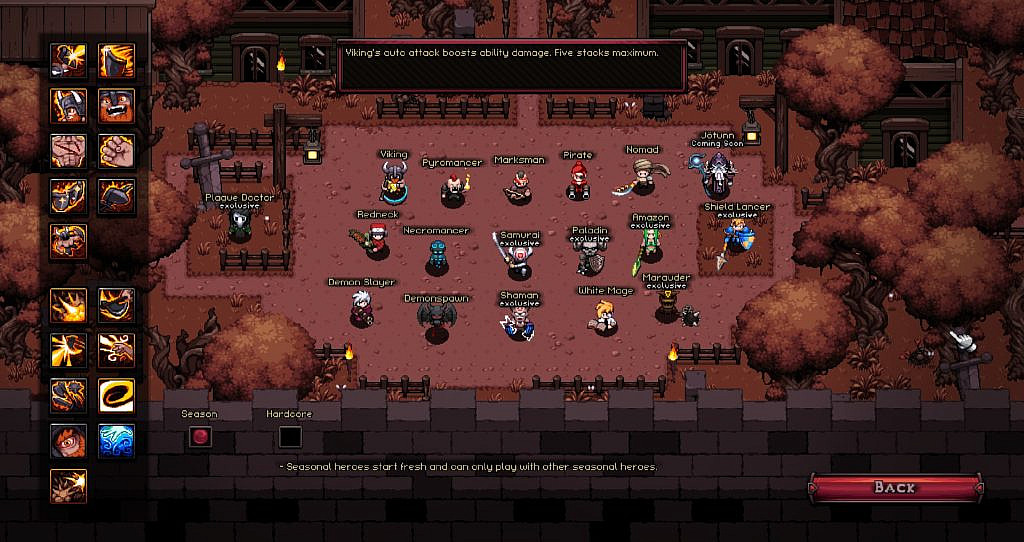Pick the Samurai exclusive hero

(x=519, y=261)
